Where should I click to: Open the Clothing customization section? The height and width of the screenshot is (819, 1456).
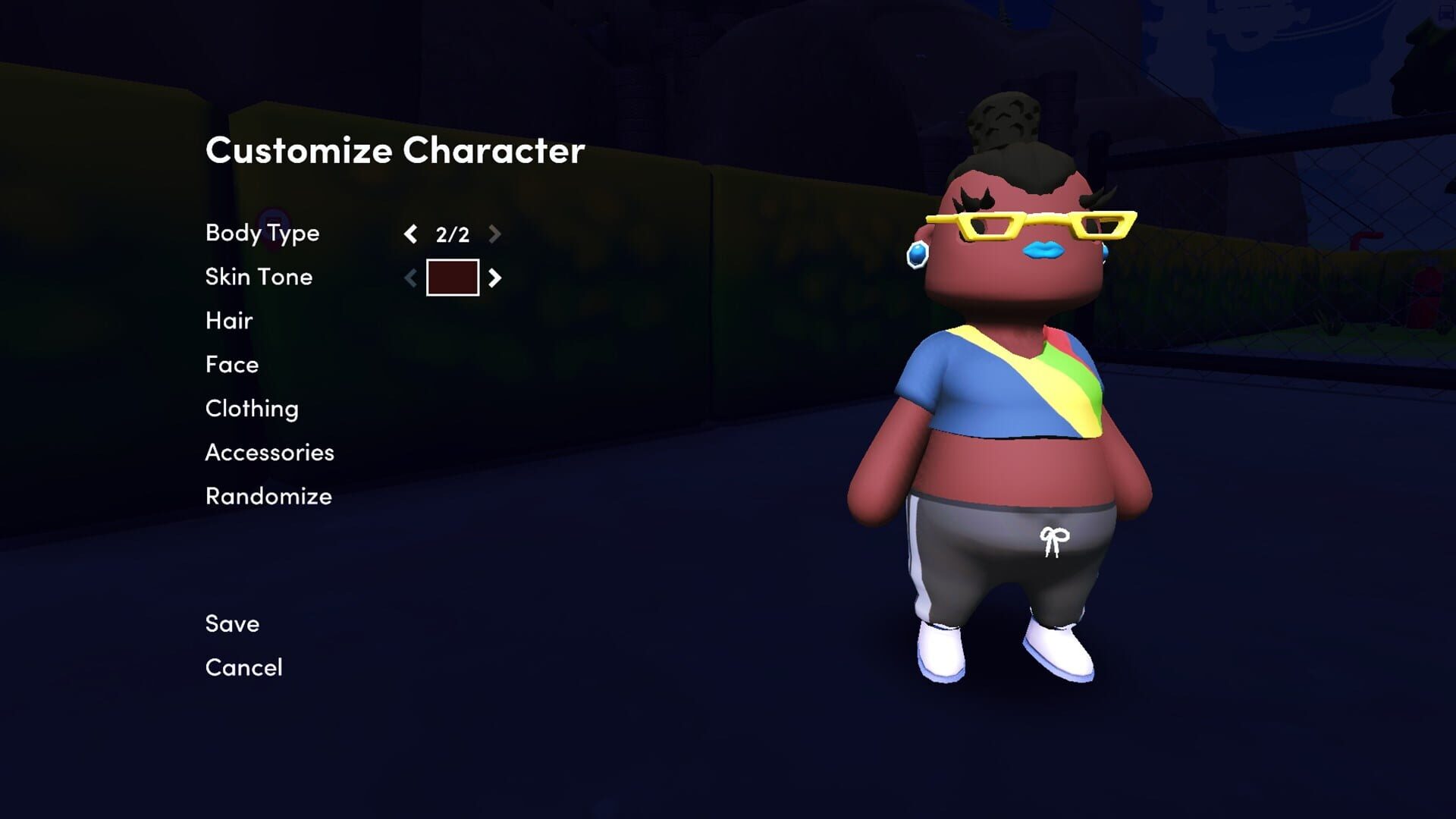(252, 409)
